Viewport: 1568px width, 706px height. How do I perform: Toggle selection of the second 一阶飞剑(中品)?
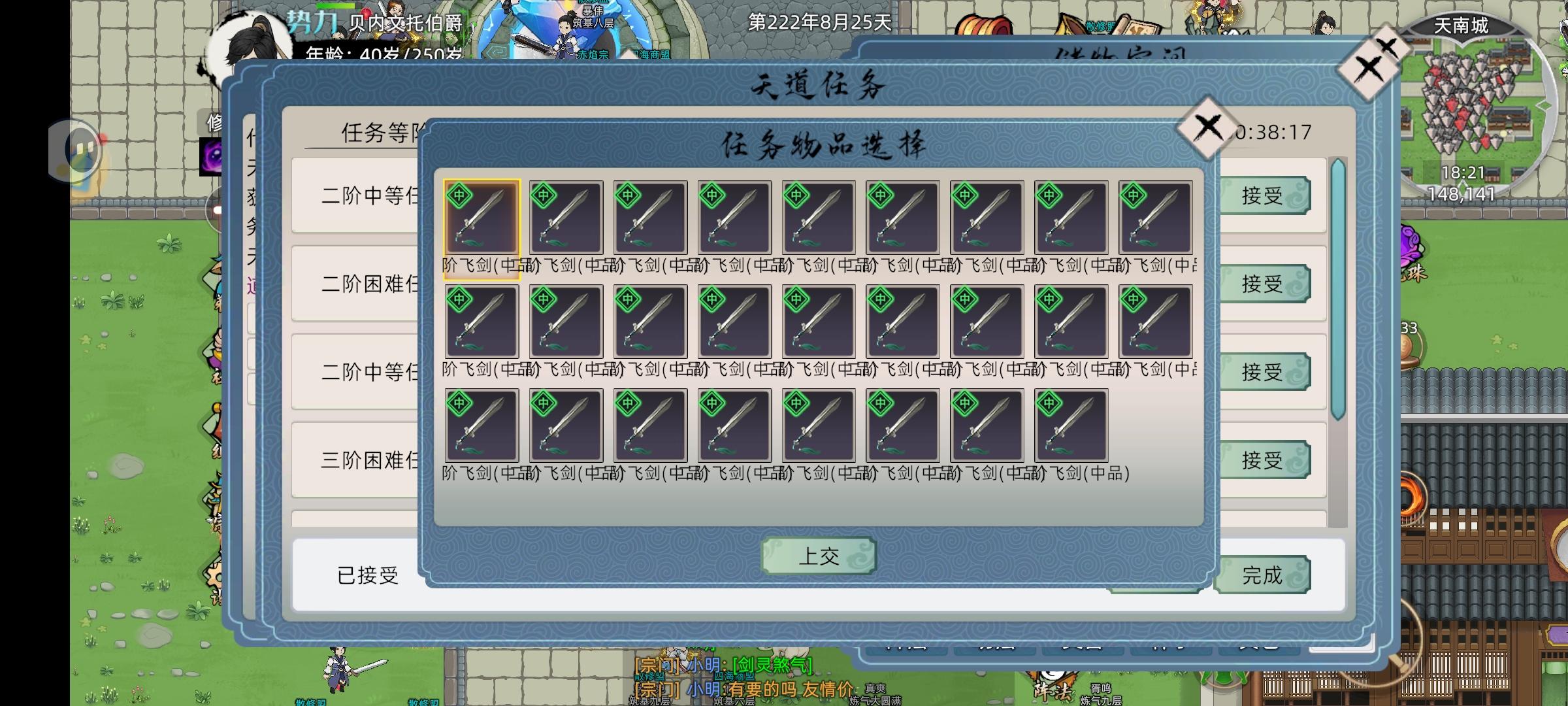[567, 218]
